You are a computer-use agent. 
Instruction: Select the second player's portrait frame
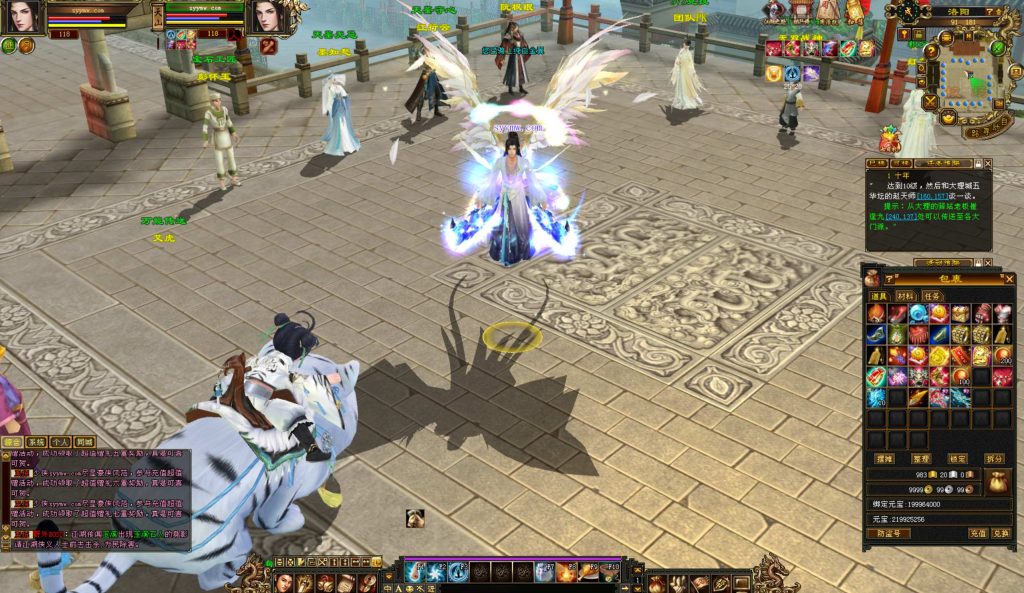coord(267,16)
